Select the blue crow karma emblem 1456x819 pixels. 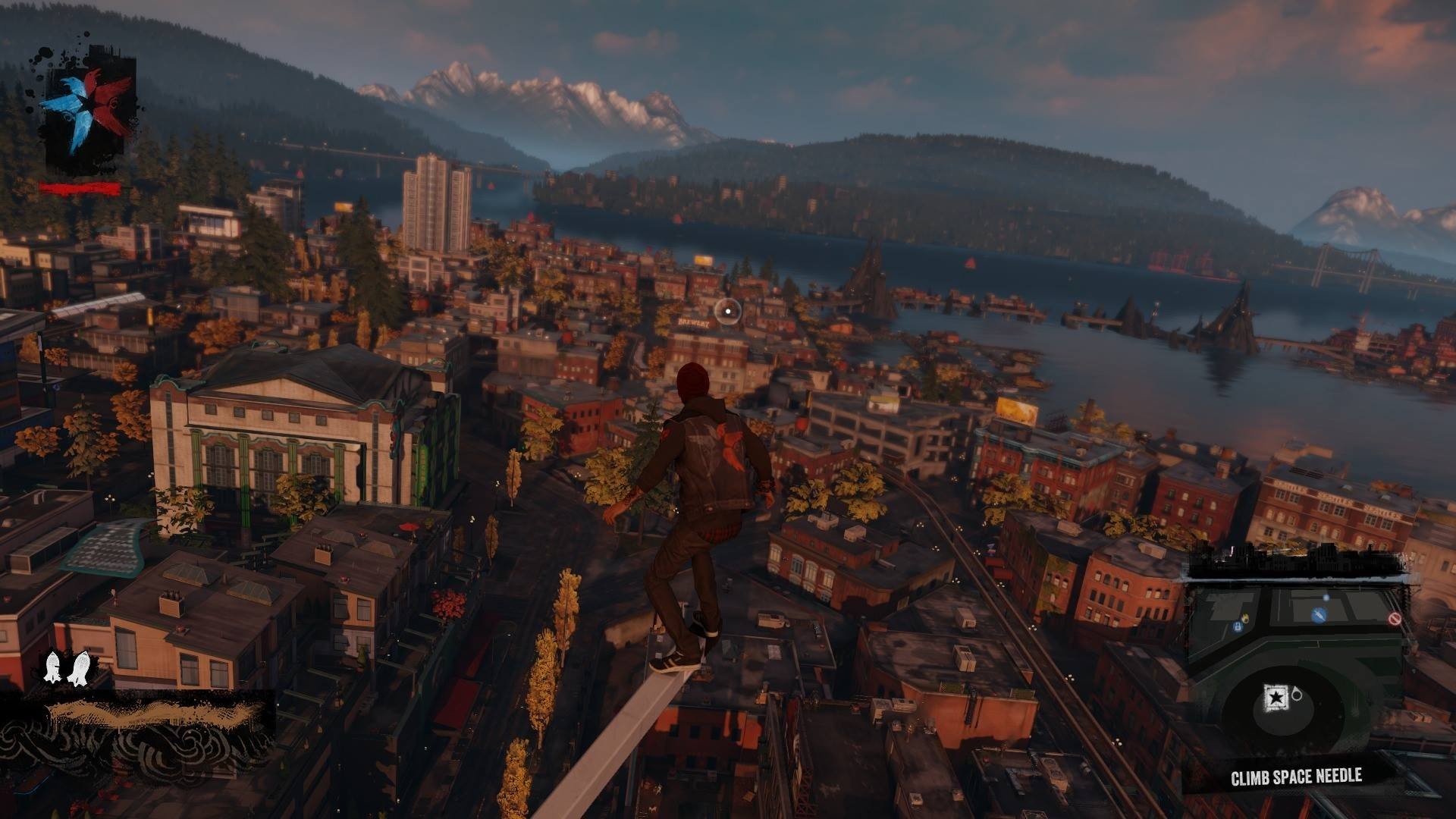point(71,103)
